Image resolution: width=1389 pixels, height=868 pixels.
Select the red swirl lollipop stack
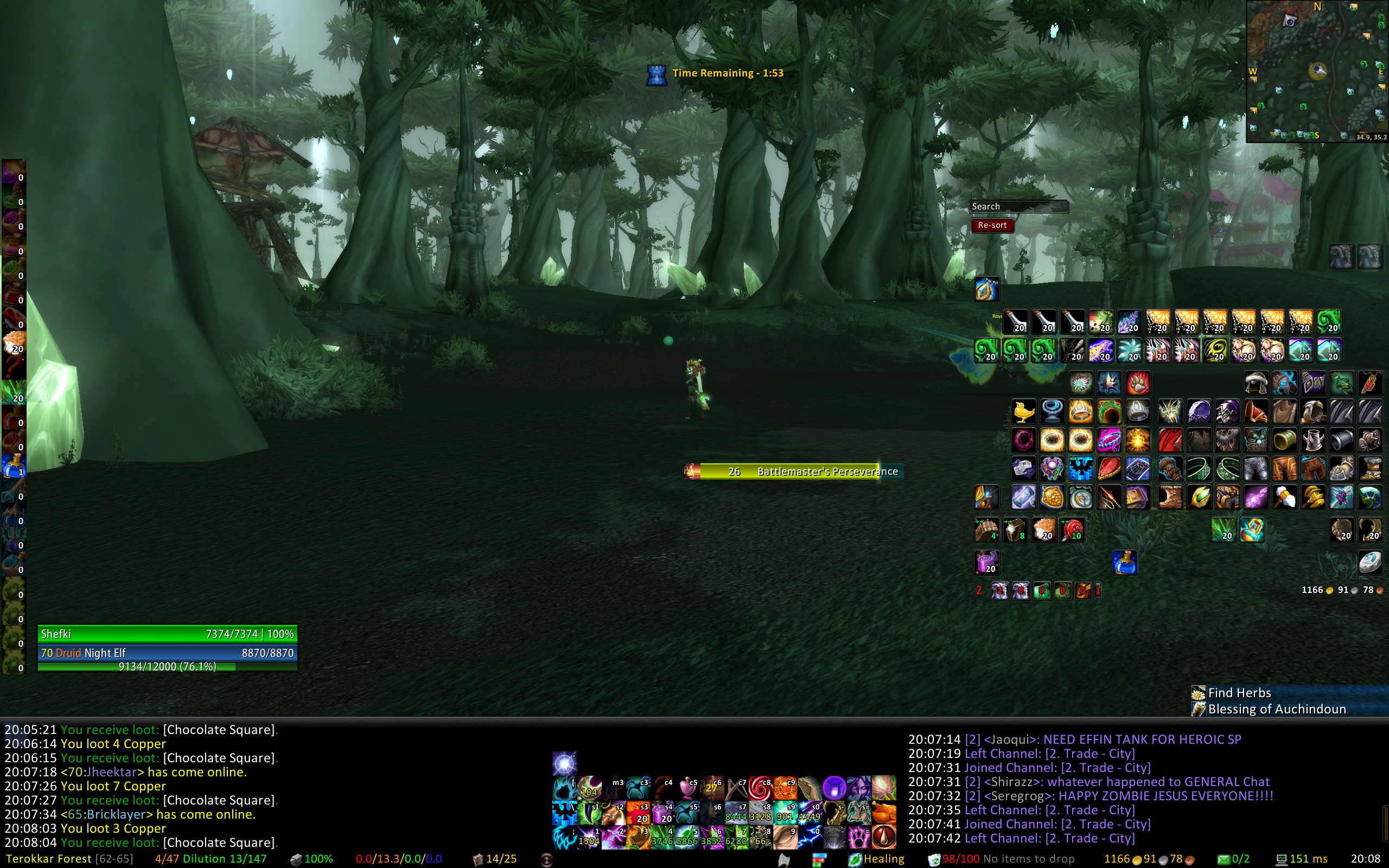tap(1072, 530)
